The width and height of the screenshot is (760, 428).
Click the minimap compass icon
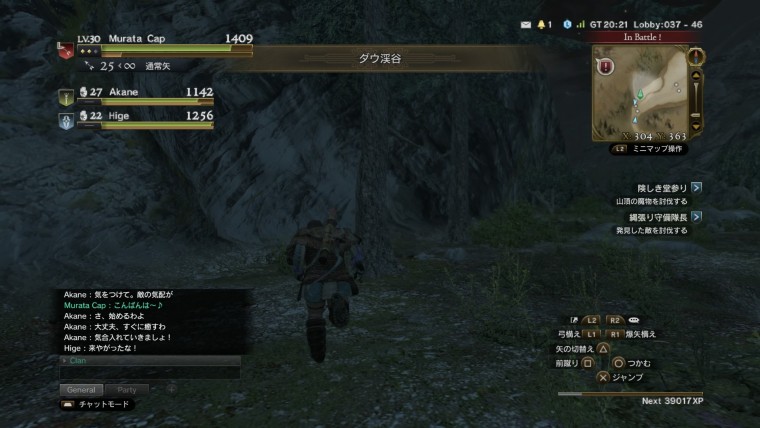tap(697, 56)
